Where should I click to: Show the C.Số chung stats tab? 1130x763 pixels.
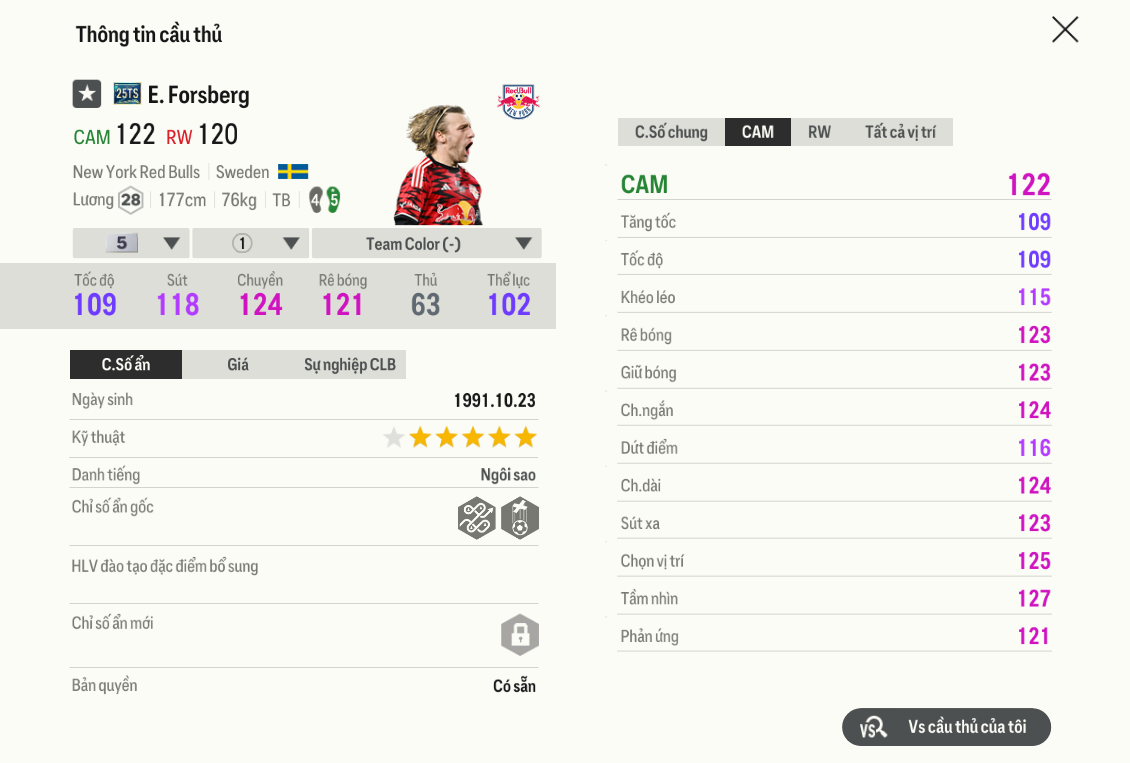pos(671,132)
